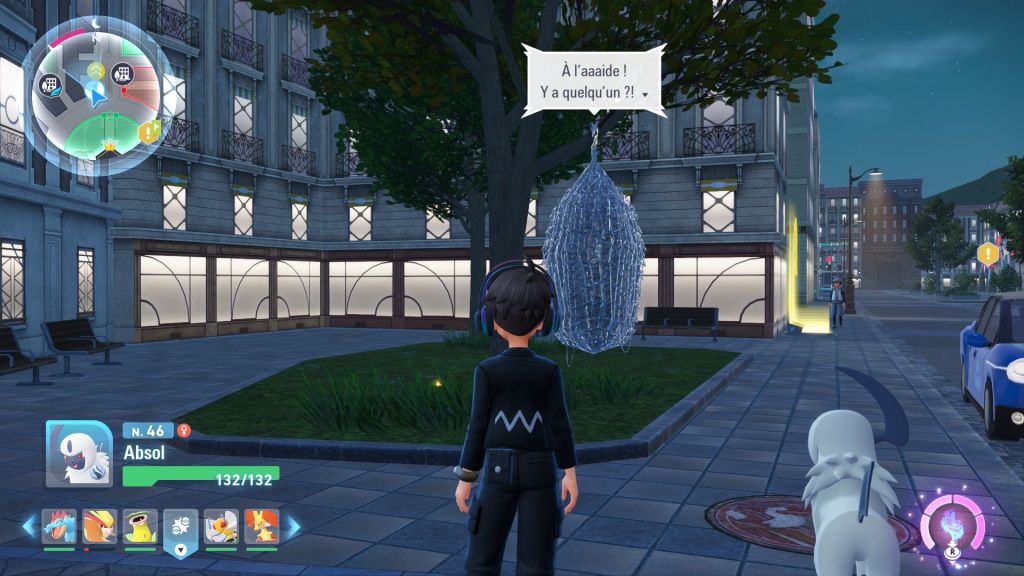Cycle party left with the arrow
Image resolution: width=1024 pixels, height=576 pixels.
point(27,525)
